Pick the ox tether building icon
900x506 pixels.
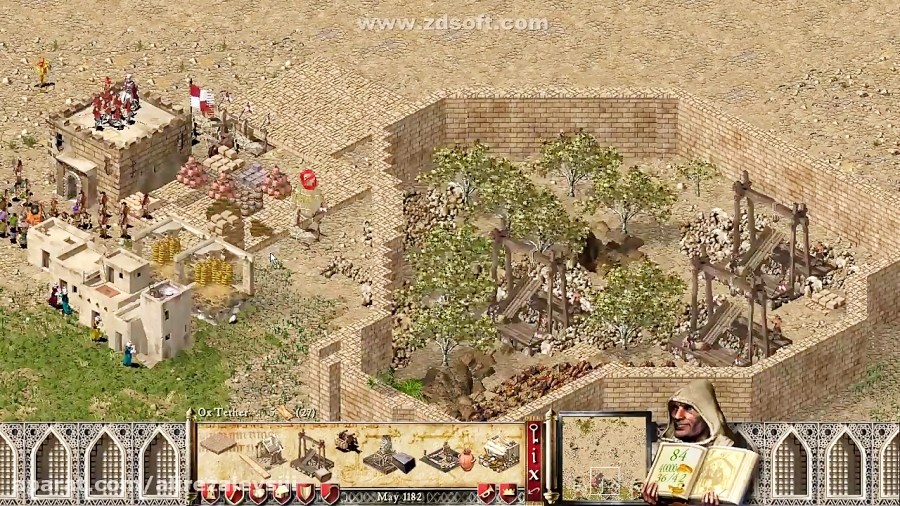tap(348, 442)
